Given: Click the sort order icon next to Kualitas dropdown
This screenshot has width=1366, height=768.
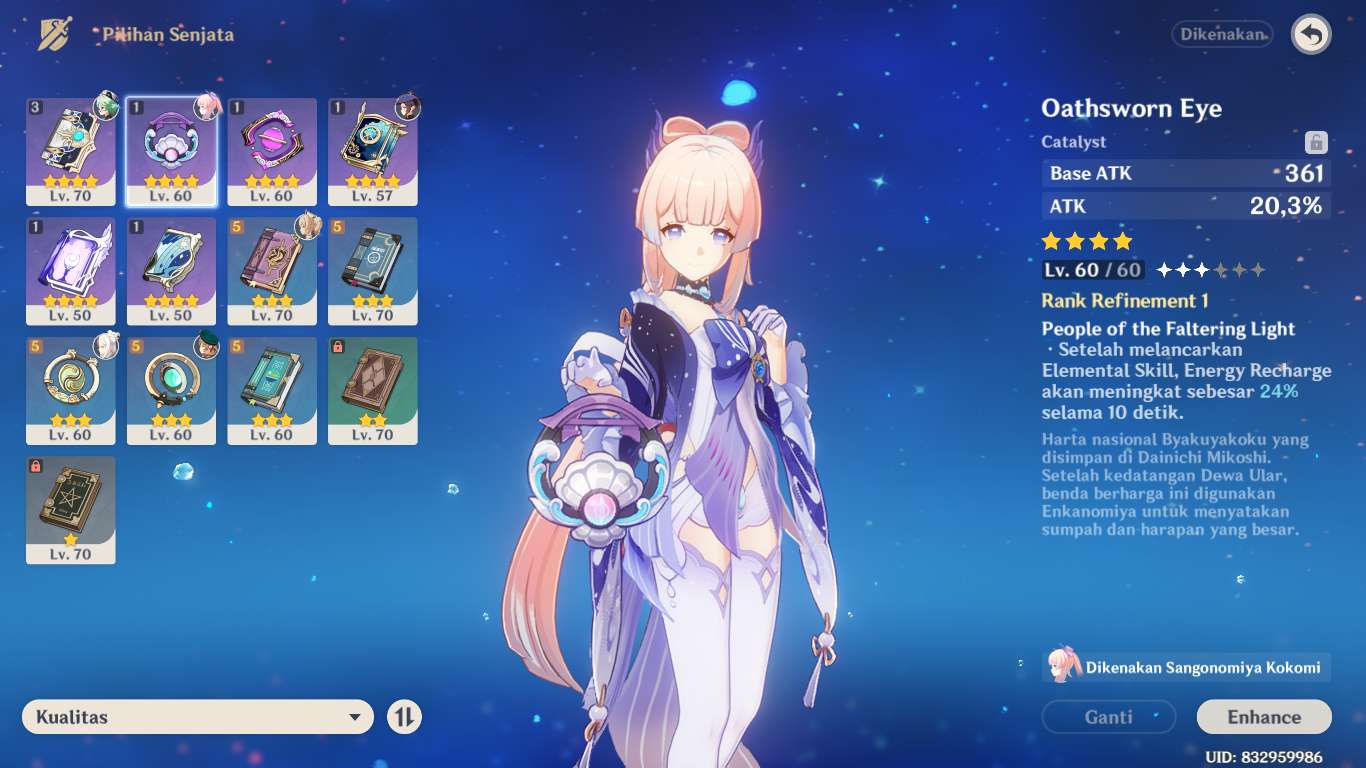Looking at the screenshot, I should 404,717.
